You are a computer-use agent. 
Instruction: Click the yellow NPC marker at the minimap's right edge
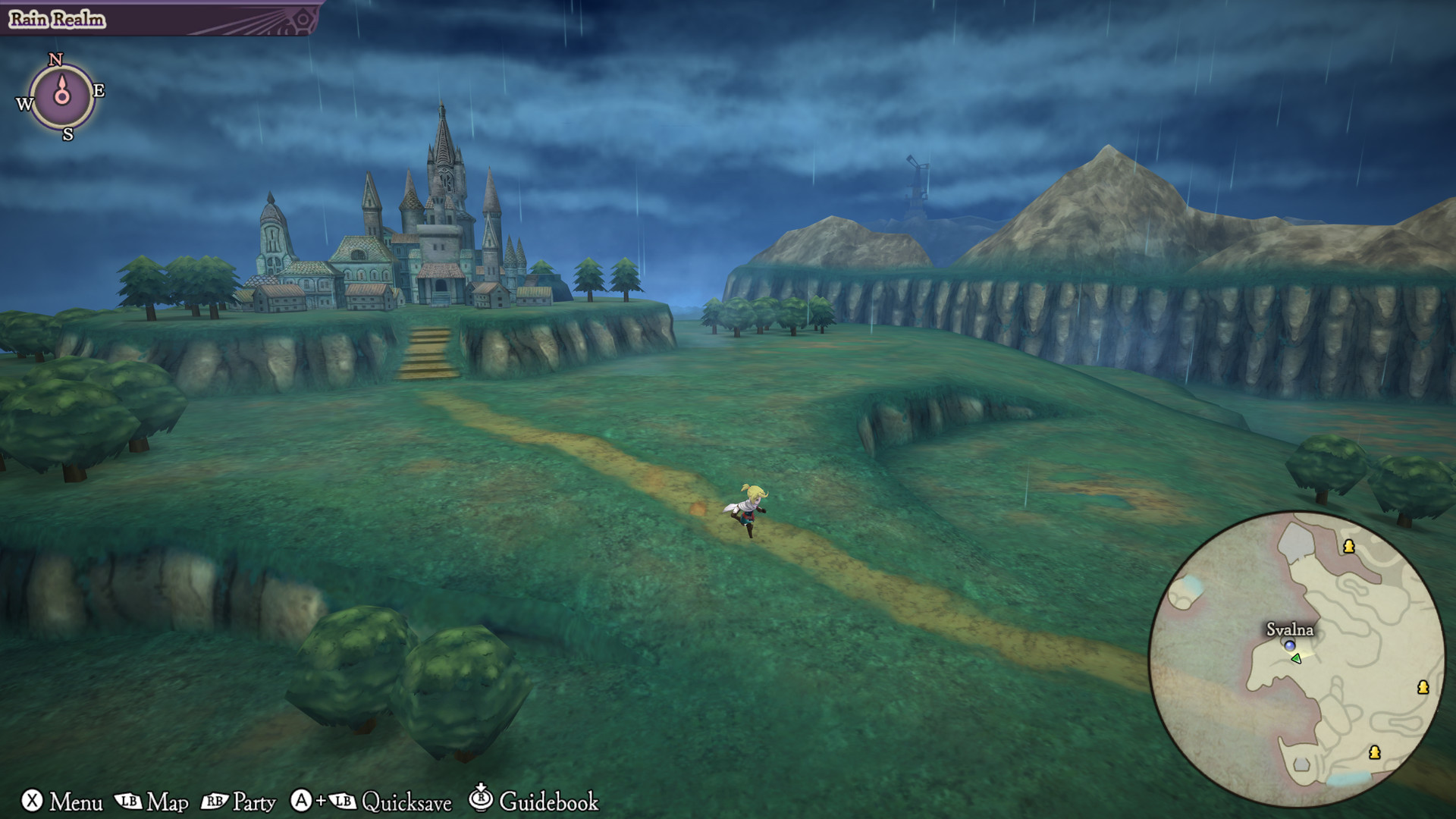1423,689
